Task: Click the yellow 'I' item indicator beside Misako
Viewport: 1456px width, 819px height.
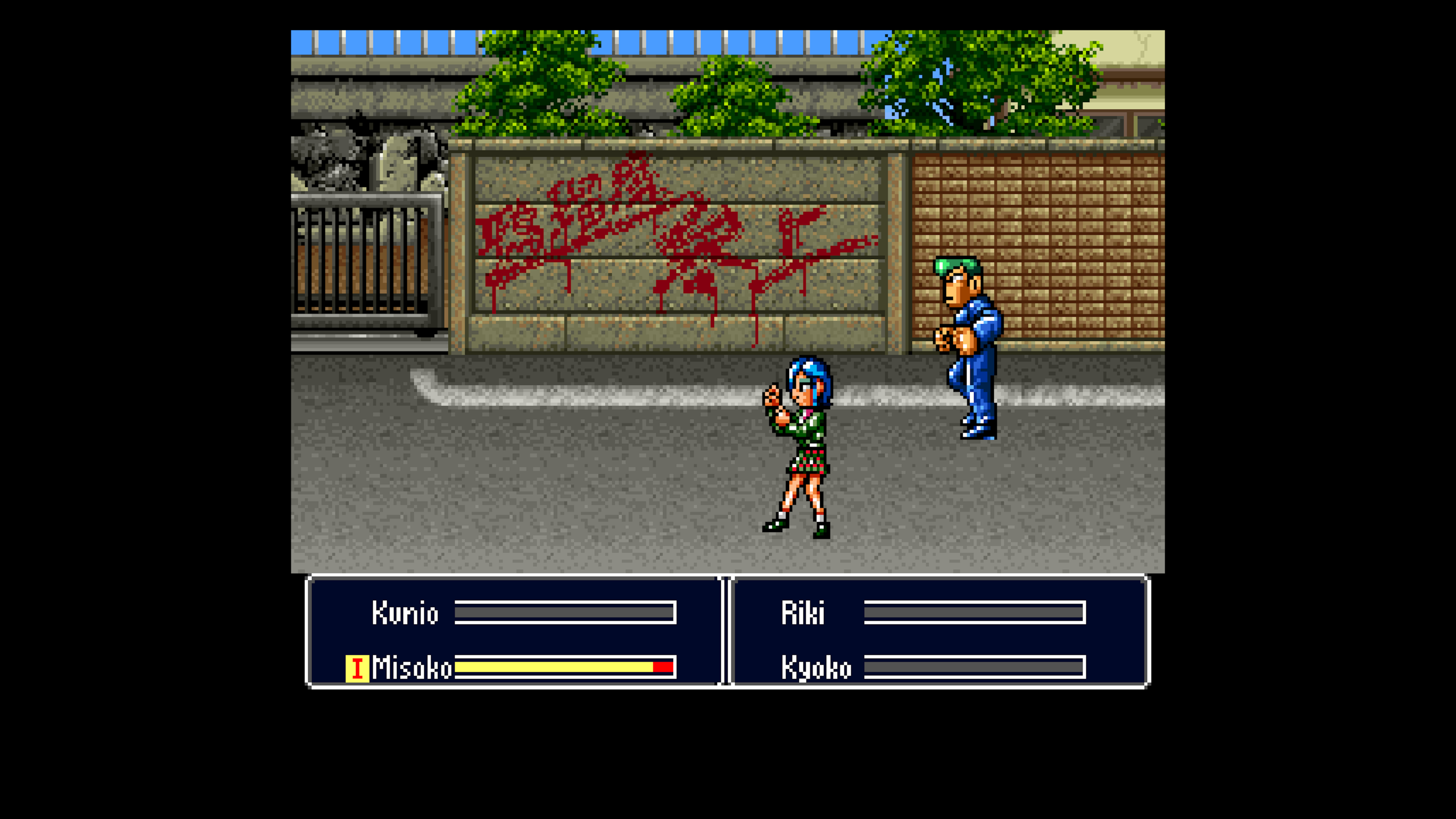Action: [358, 669]
